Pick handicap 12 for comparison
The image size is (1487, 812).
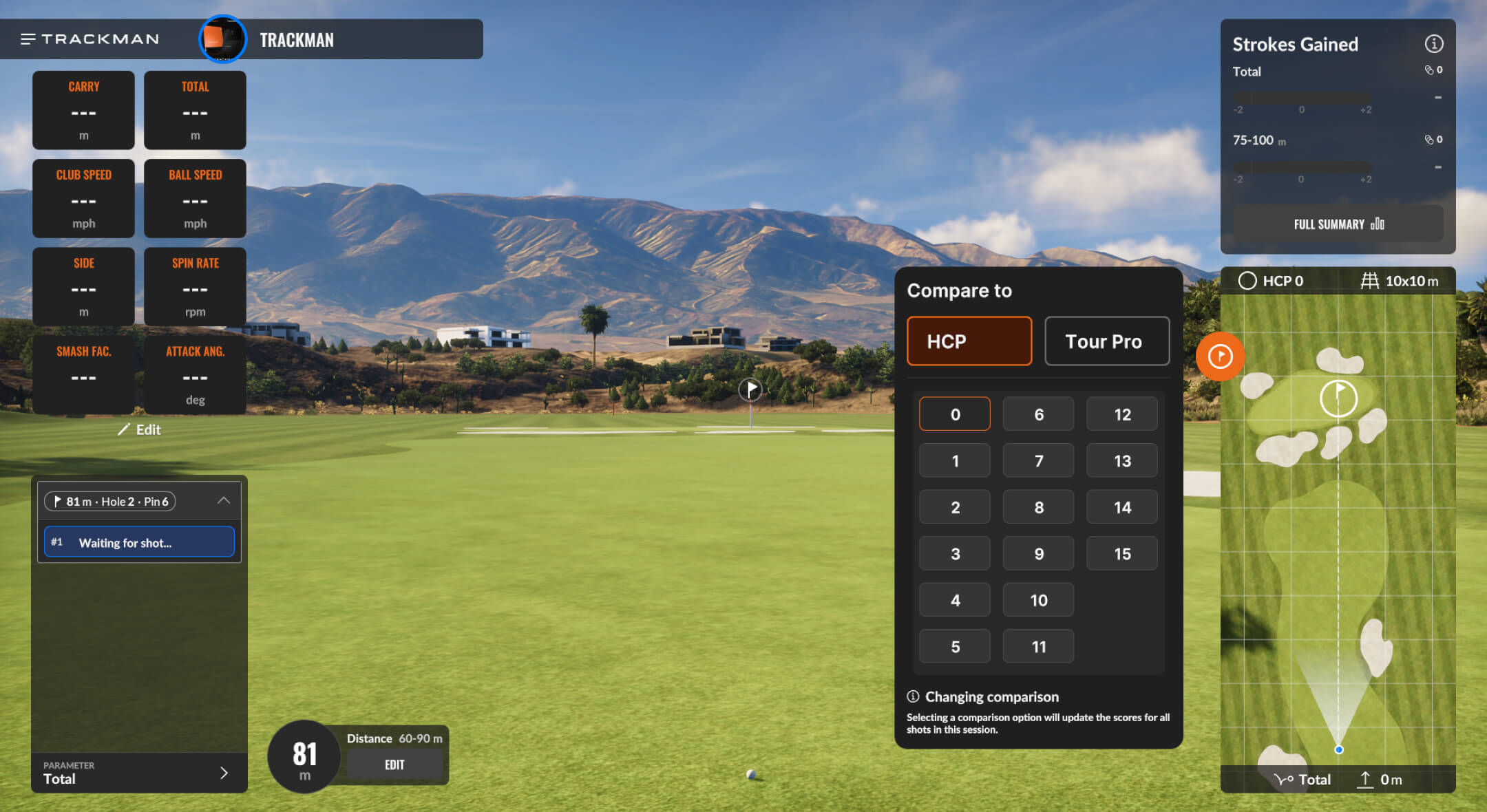(1121, 414)
